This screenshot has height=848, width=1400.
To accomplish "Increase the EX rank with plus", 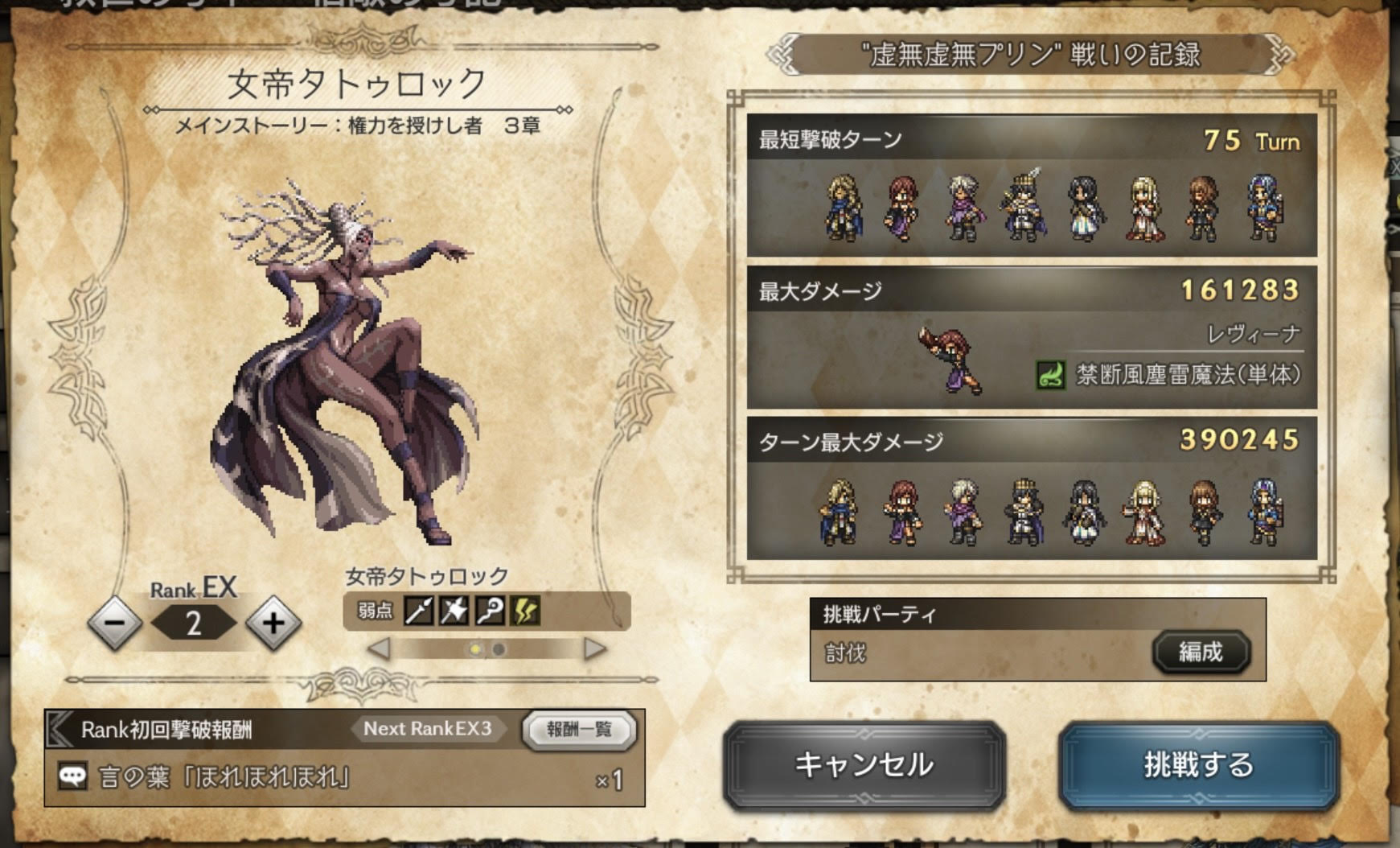I will pos(273,623).
